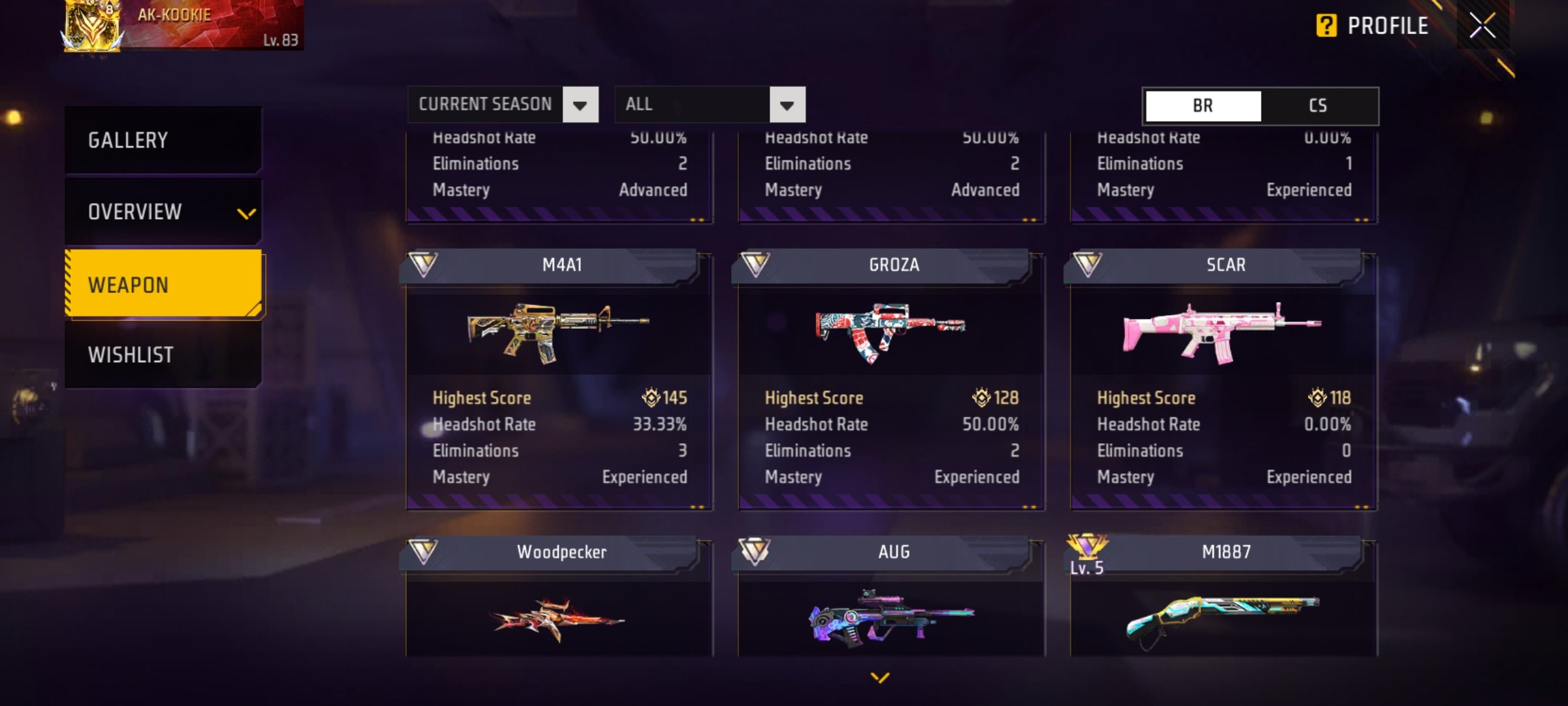The height and width of the screenshot is (706, 1568).
Task: Go to the Wishlist section
Action: [163, 355]
